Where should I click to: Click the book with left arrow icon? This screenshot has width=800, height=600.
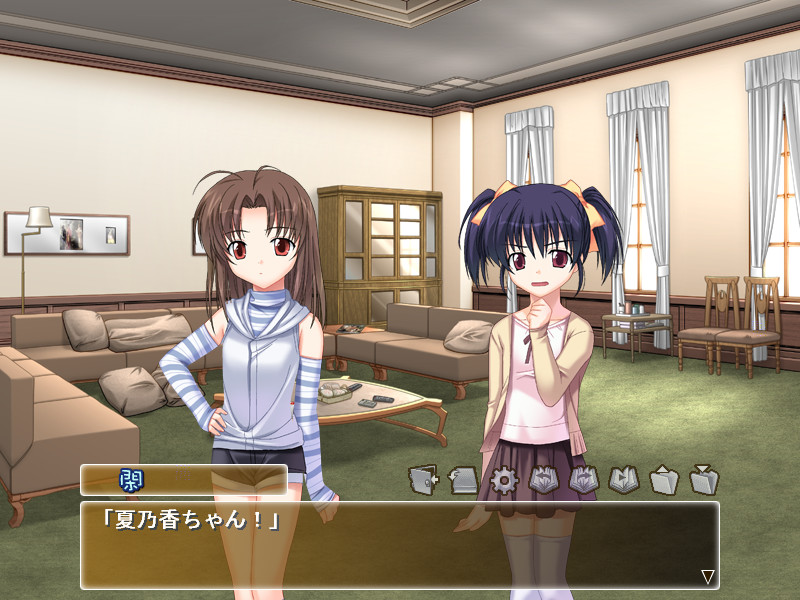543,481
